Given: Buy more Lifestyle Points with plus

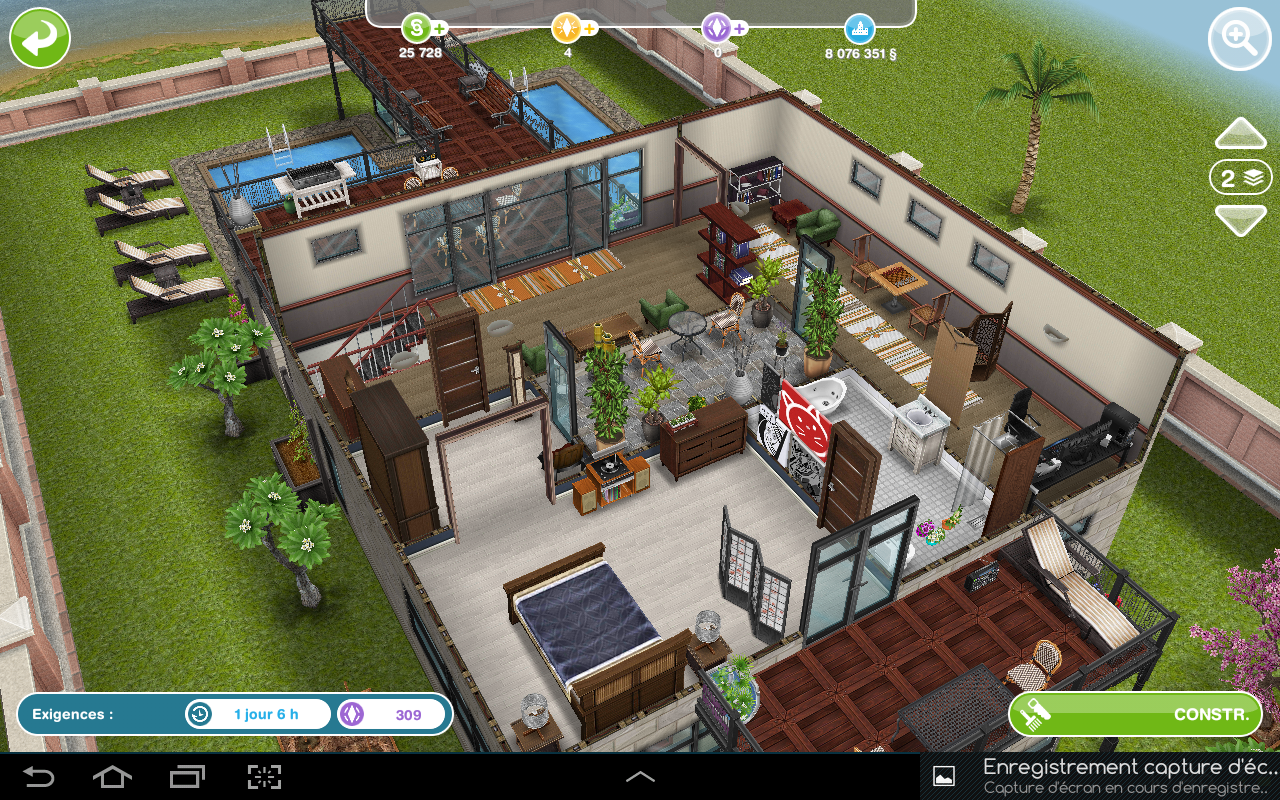Looking at the screenshot, I should point(590,28).
